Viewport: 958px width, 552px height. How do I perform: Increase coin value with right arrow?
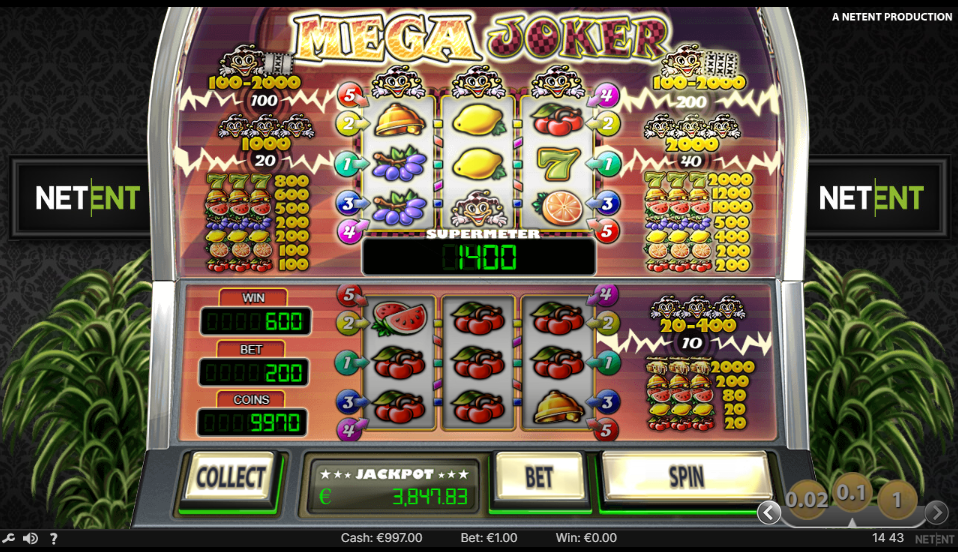click(936, 513)
